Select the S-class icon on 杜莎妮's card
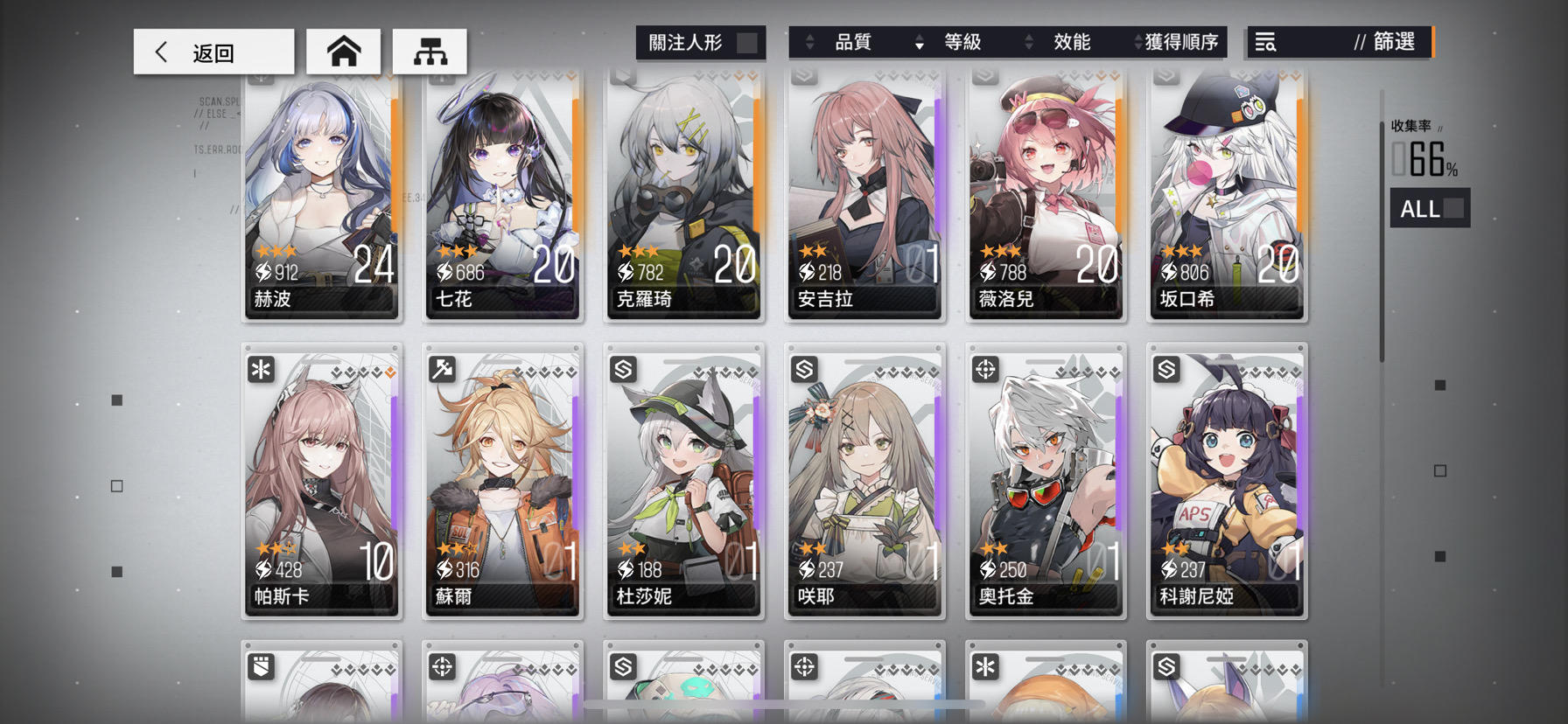 [x=624, y=370]
